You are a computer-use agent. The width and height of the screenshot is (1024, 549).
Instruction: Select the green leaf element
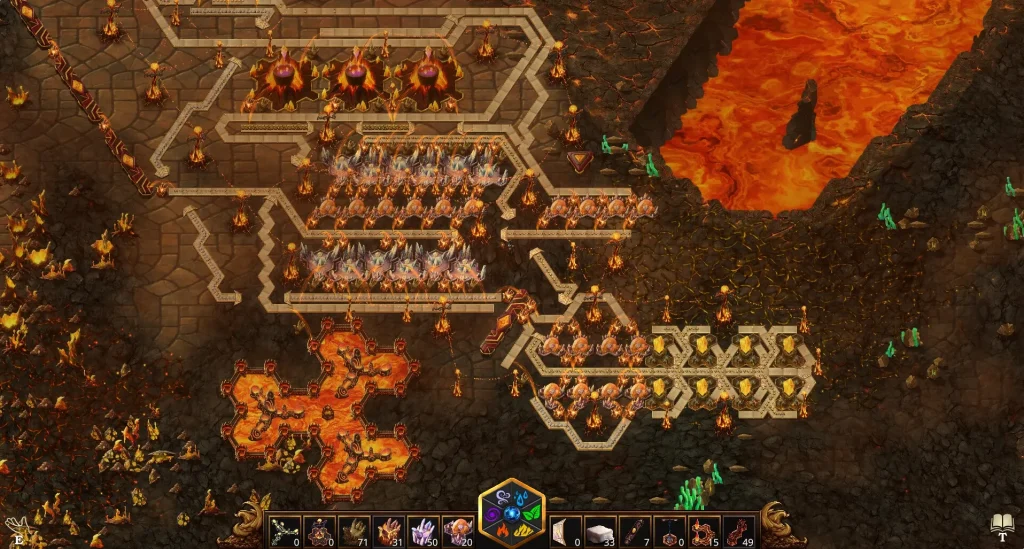click(x=533, y=514)
